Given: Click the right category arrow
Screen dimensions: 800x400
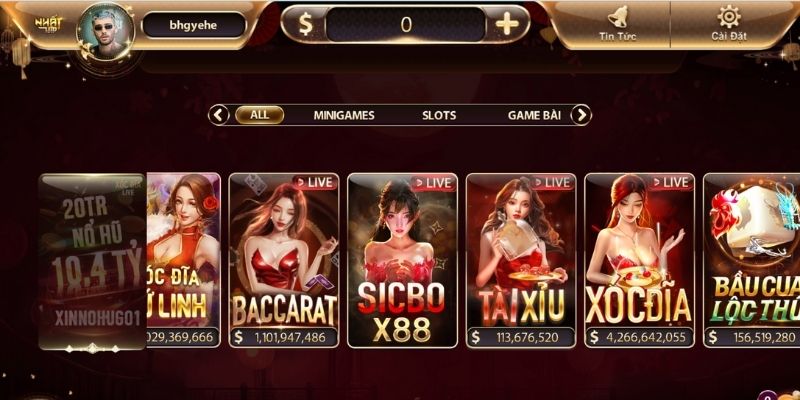Looking at the screenshot, I should (x=582, y=115).
